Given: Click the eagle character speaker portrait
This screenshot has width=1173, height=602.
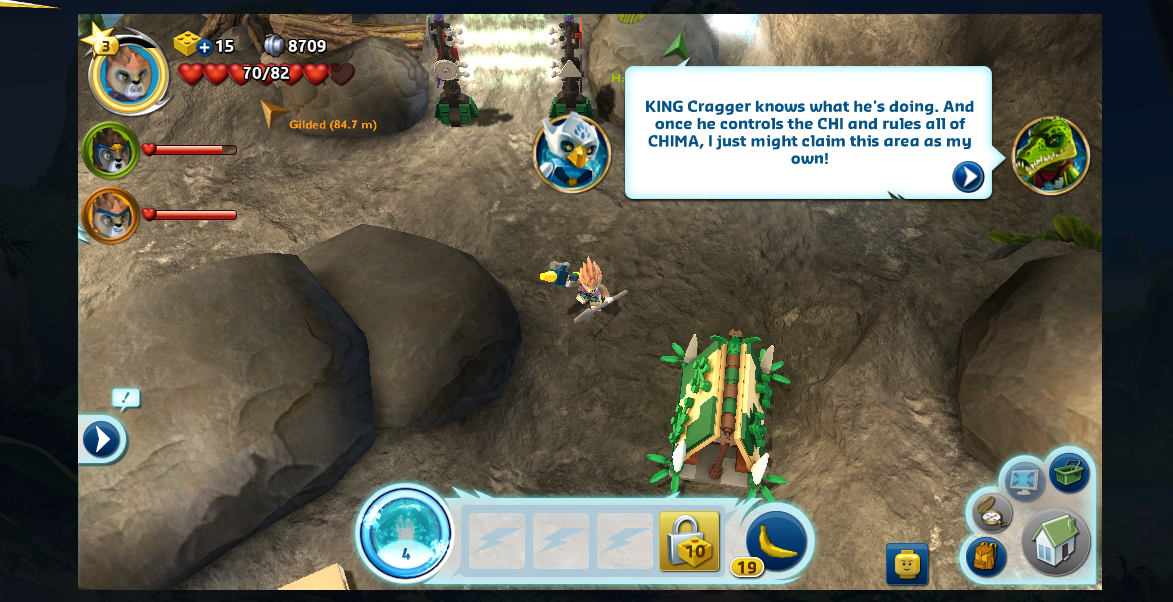Looking at the screenshot, I should 571,153.
